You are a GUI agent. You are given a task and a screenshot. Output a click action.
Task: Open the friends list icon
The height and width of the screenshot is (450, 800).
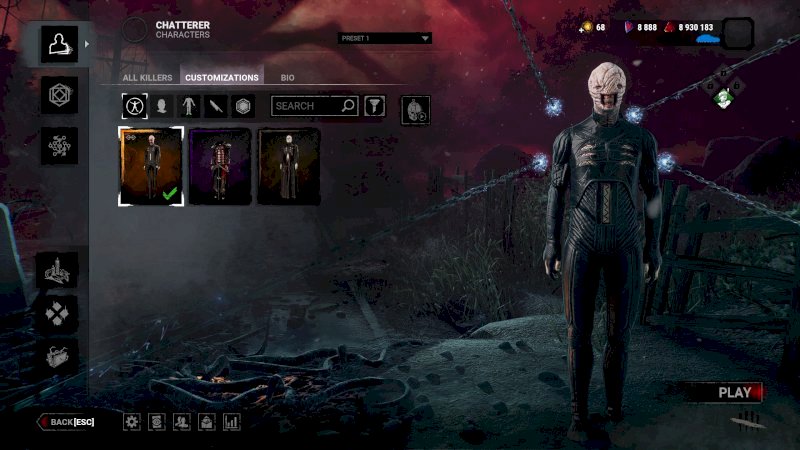(182, 422)
